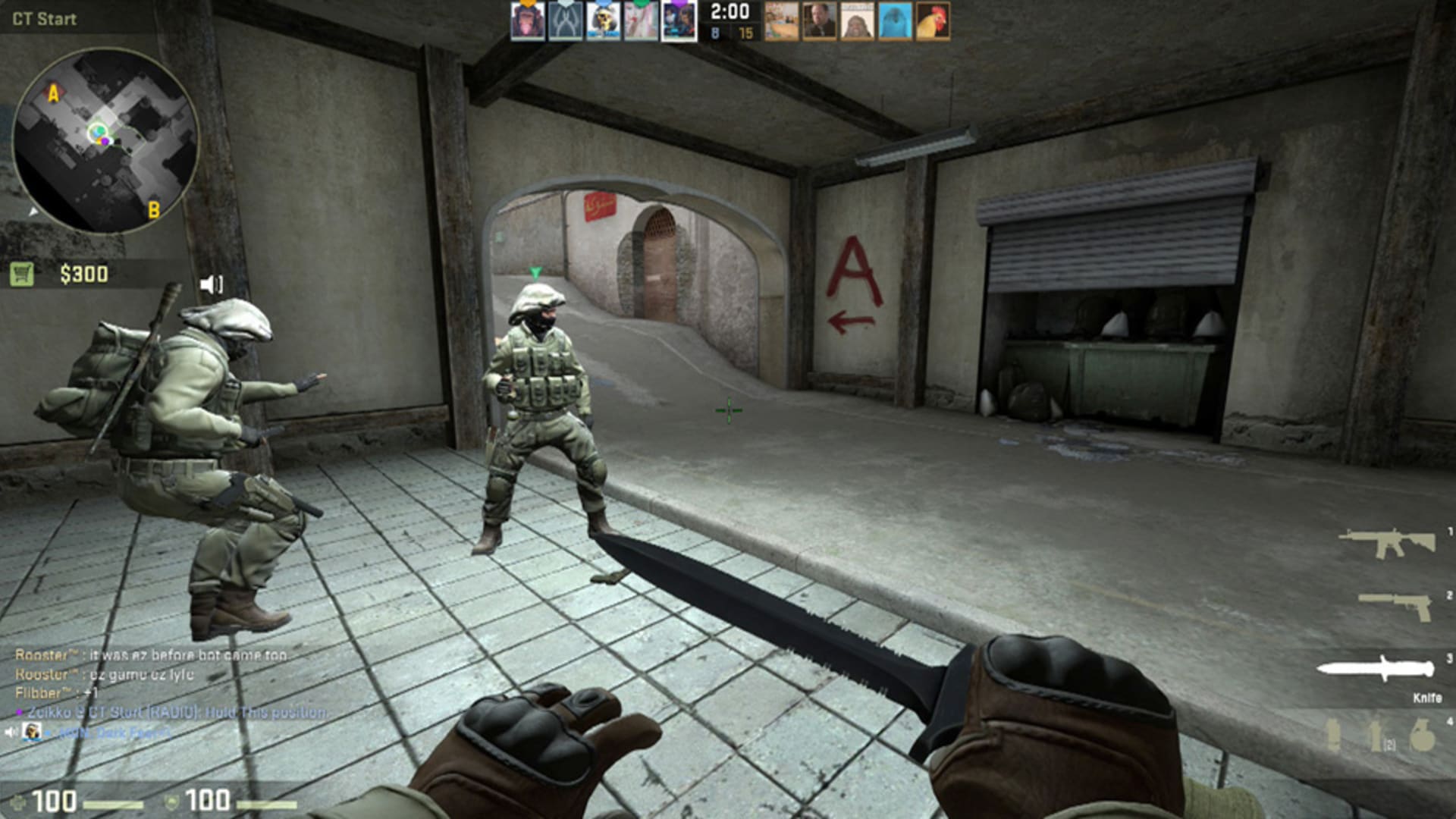Select the Knife weapon slot
The height and width of the screenshot is (819, 1456).
click(1376, 670)
